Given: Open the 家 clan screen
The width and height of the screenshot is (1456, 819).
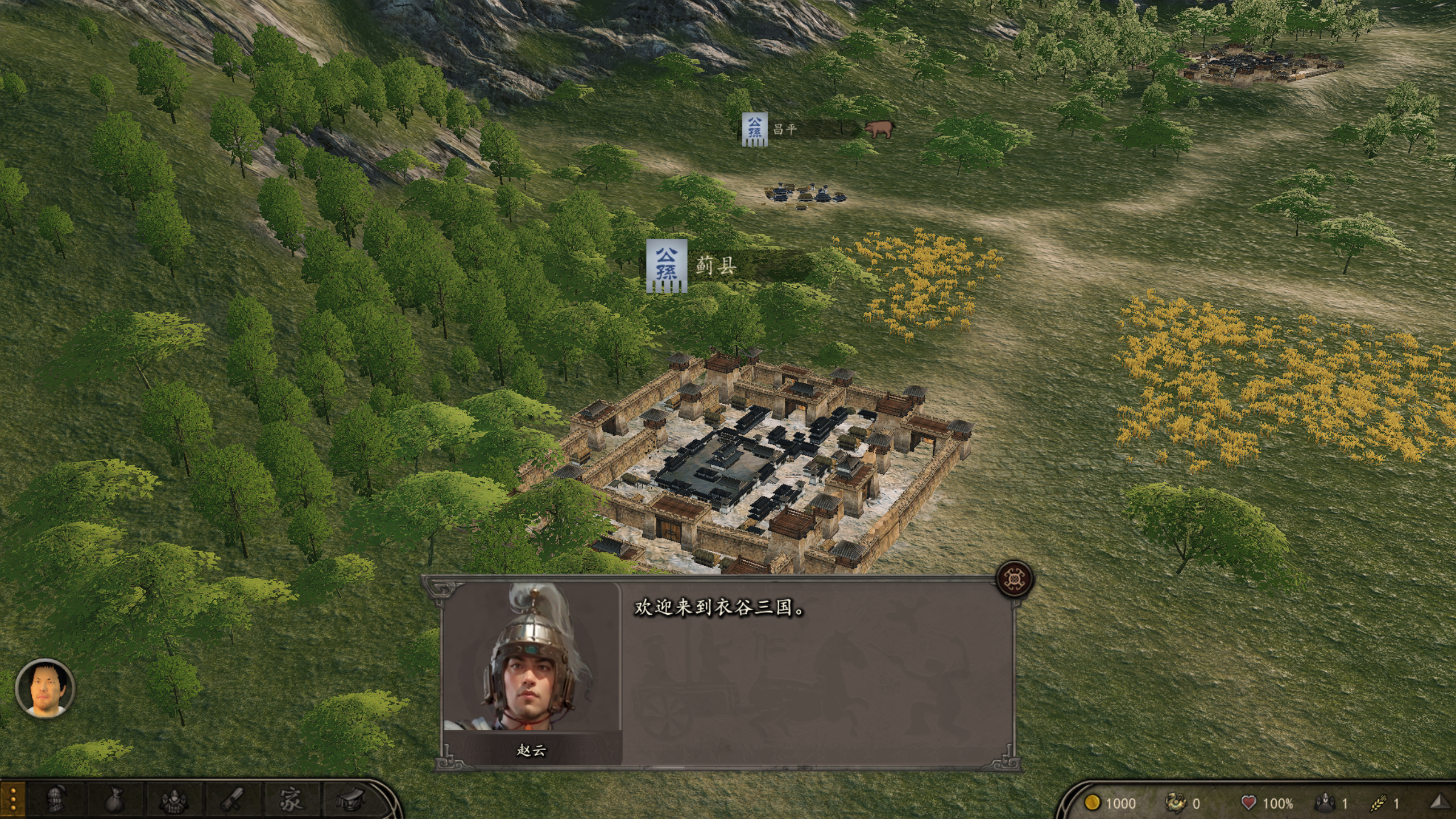Looking at the screenshot, I should (291, 800).
